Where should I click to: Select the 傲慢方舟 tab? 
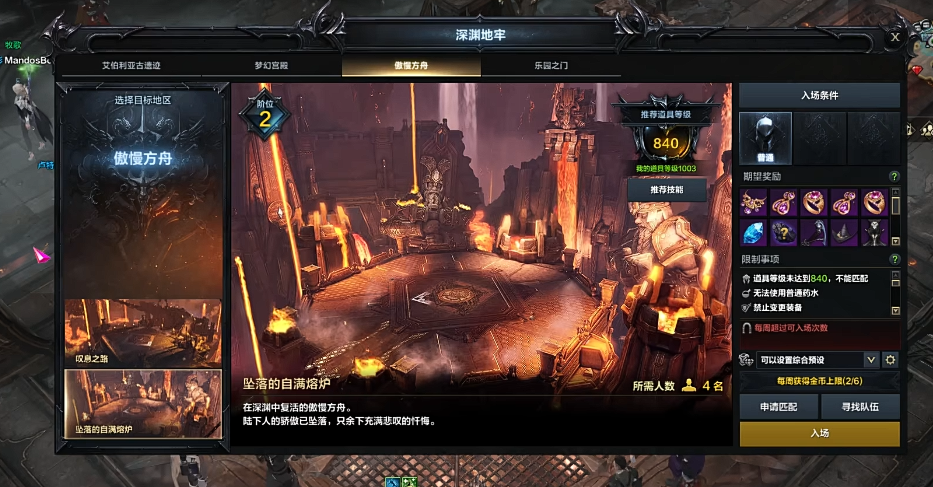click(x=411, y=65)
